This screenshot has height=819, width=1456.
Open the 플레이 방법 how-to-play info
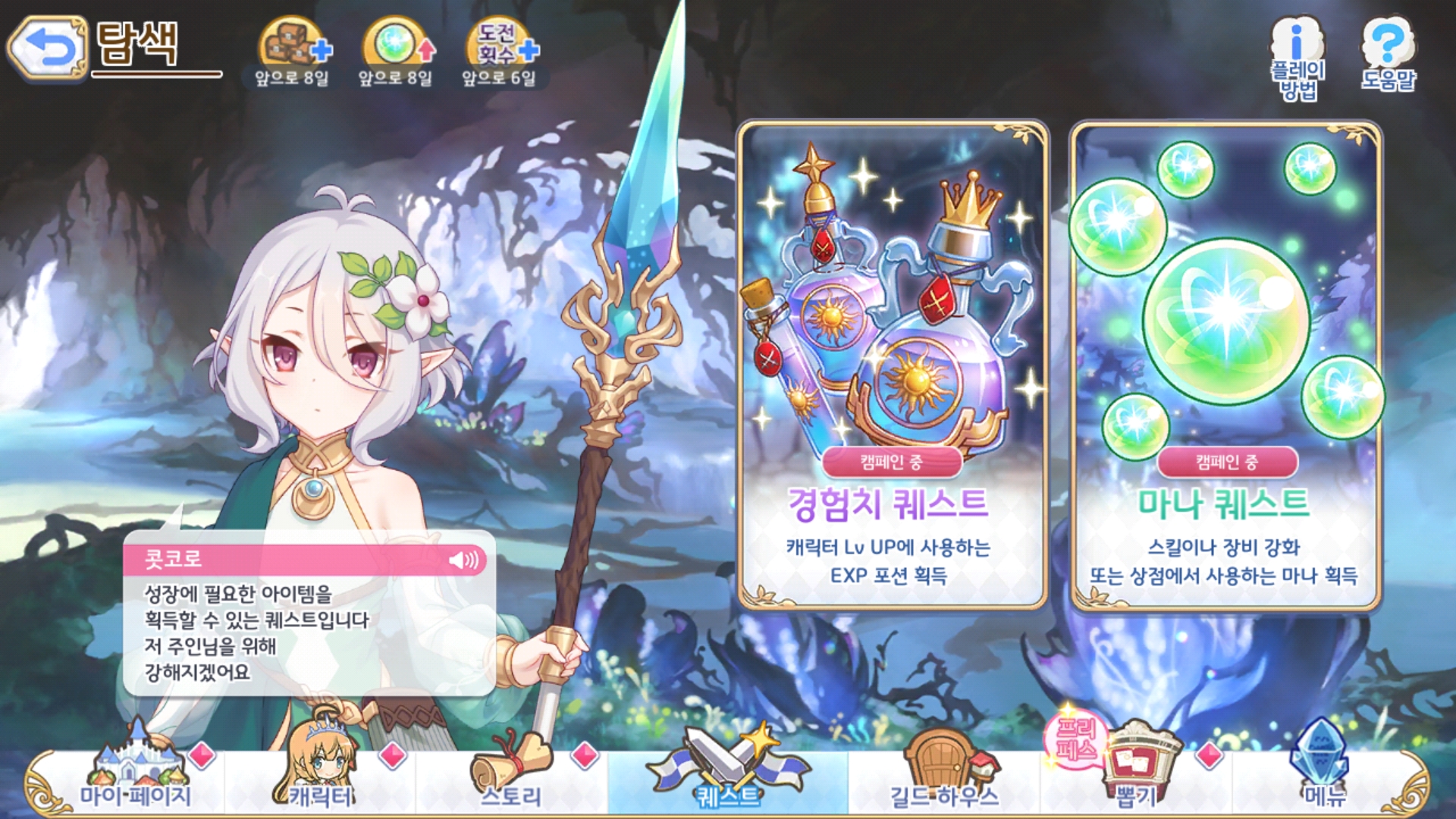pyautogui.click(x=1298, y=57)
